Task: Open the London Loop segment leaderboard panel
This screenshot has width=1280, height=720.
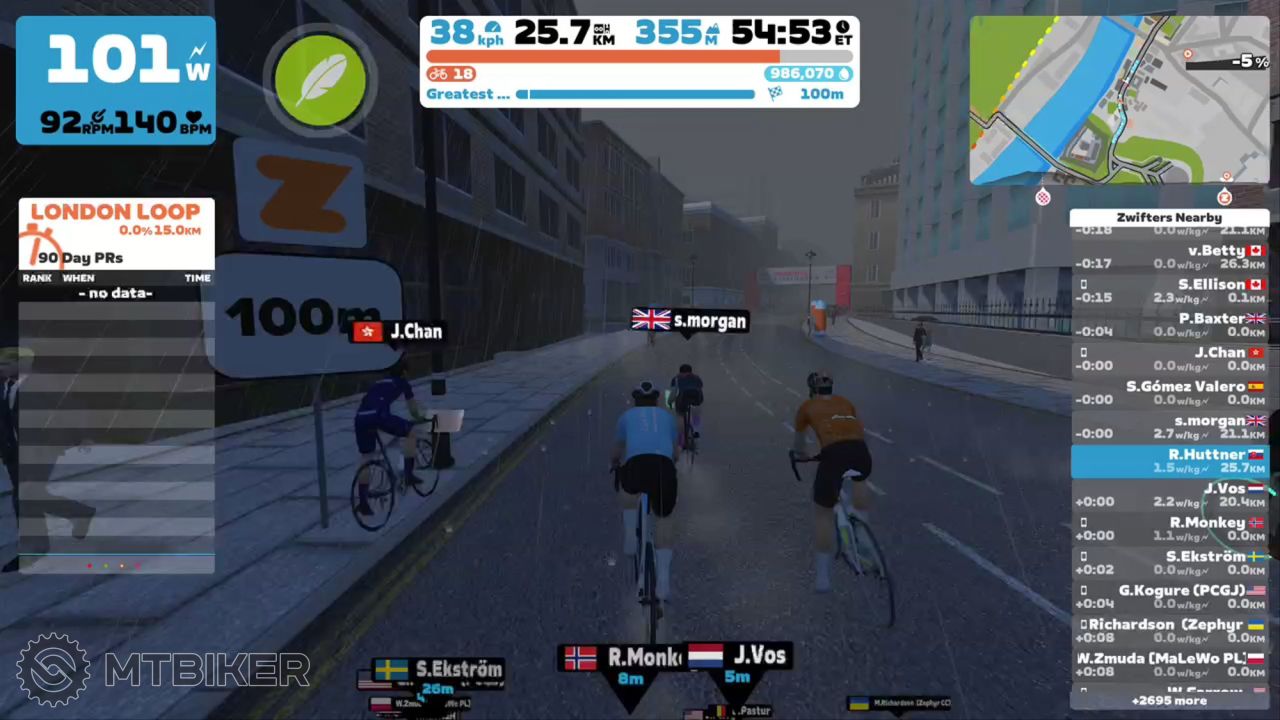Action: point(116,232)
